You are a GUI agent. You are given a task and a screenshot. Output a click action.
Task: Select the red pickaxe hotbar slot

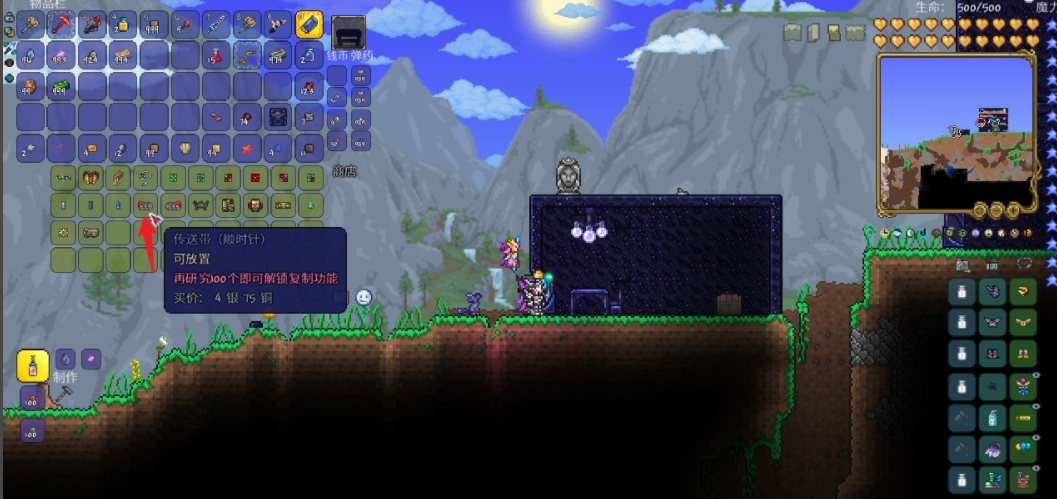62,24
